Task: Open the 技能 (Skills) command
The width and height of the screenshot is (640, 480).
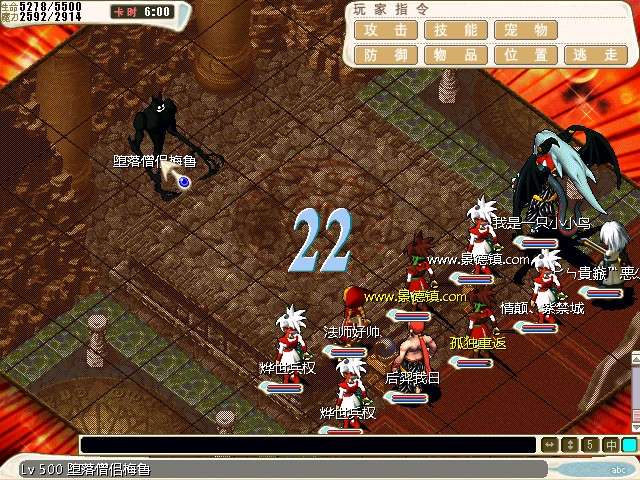Action: click(x=456, y=30)
